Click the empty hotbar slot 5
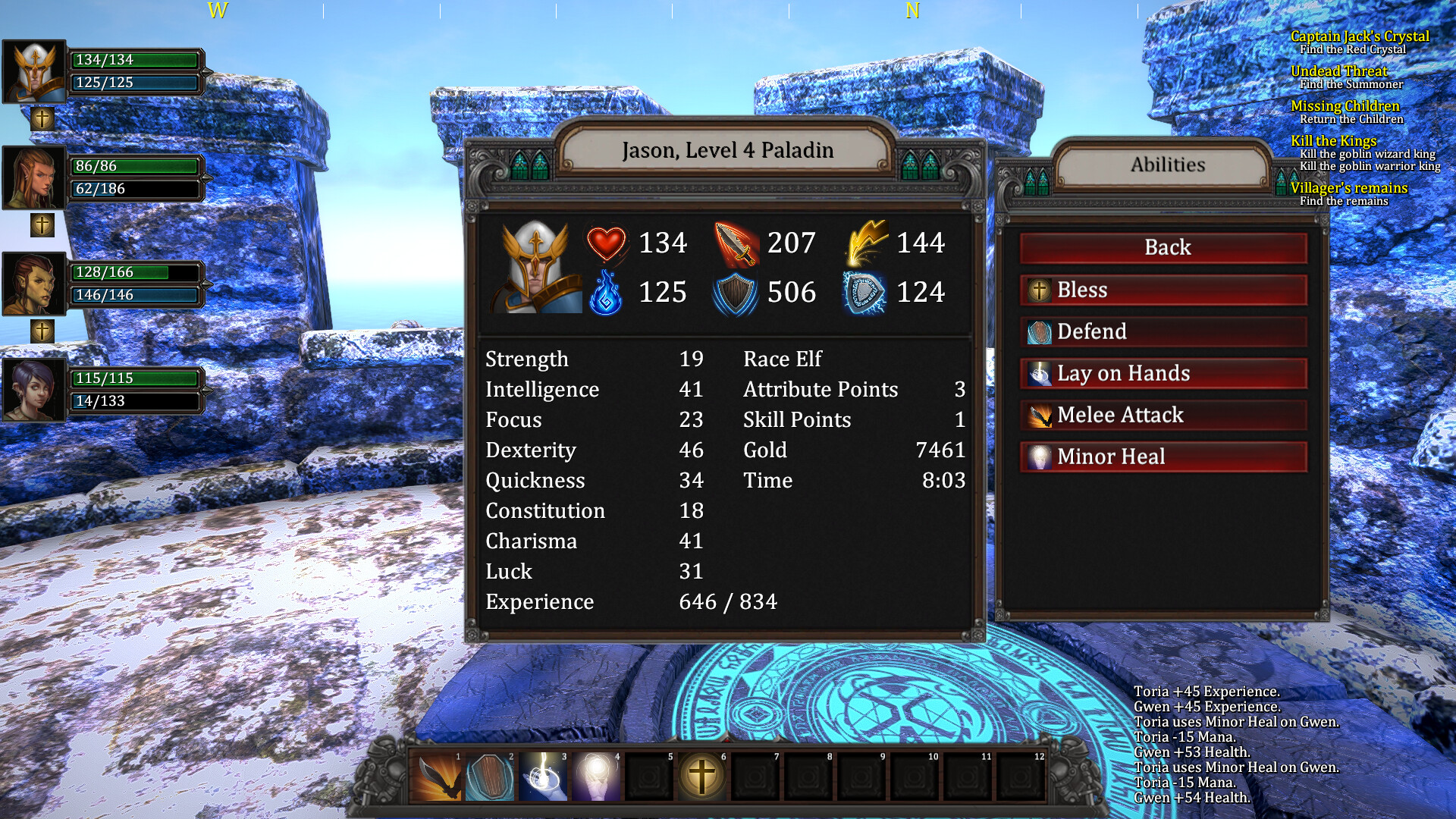1456x819 pixels. click(648, 777)
